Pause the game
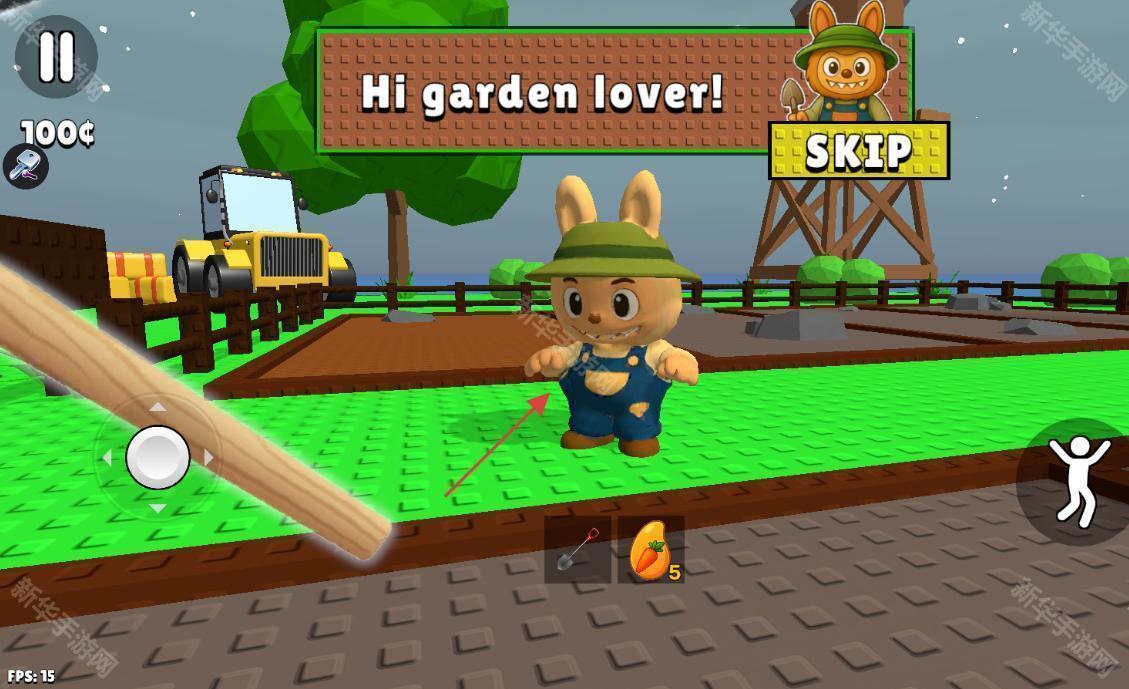 coord(56,57)
